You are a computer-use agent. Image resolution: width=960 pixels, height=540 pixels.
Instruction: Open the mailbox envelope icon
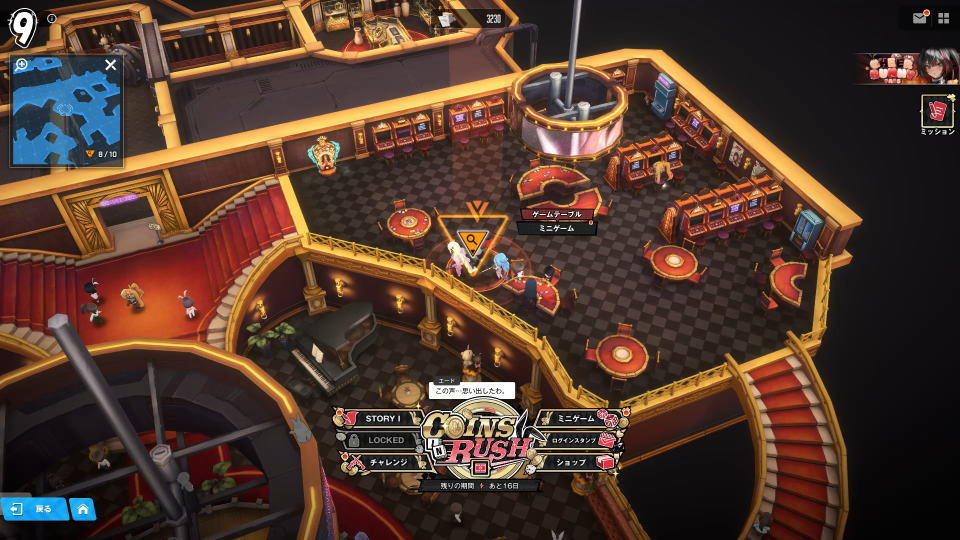pyautogui.click(x=919, y=18)
